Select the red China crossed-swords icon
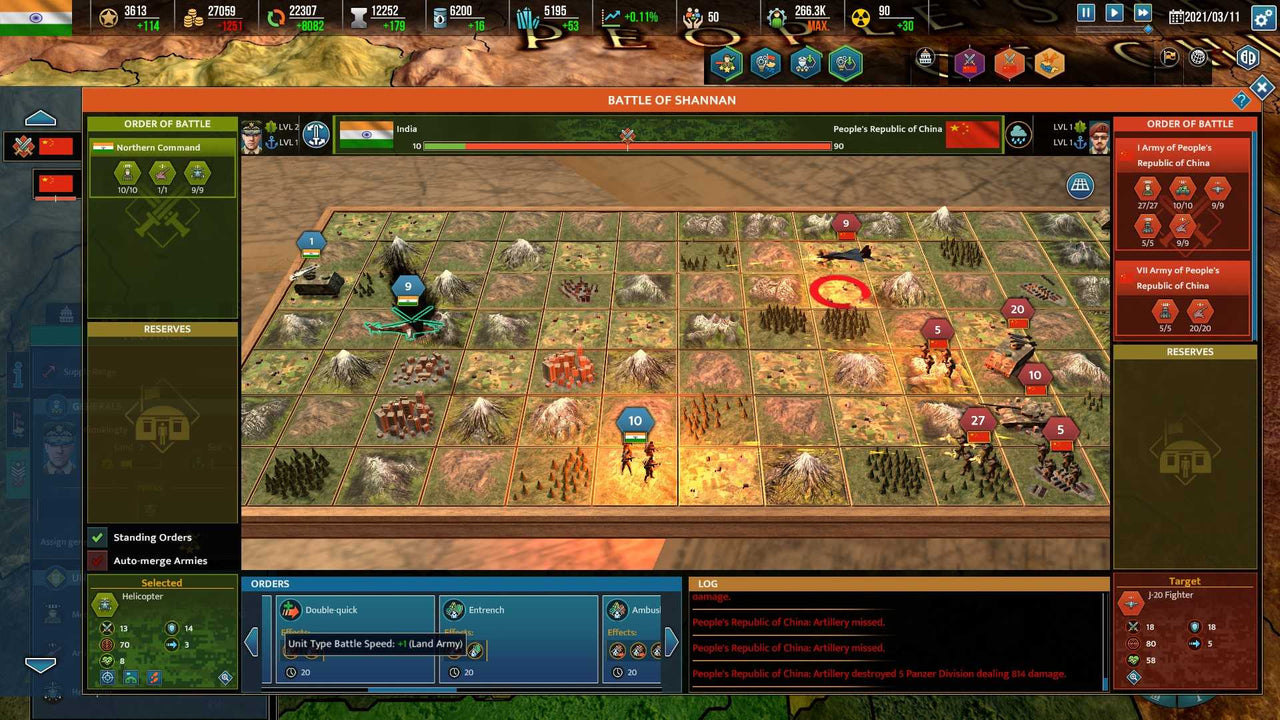The width and height of the screenshot is (1280, 720). [x=23, y=145]
